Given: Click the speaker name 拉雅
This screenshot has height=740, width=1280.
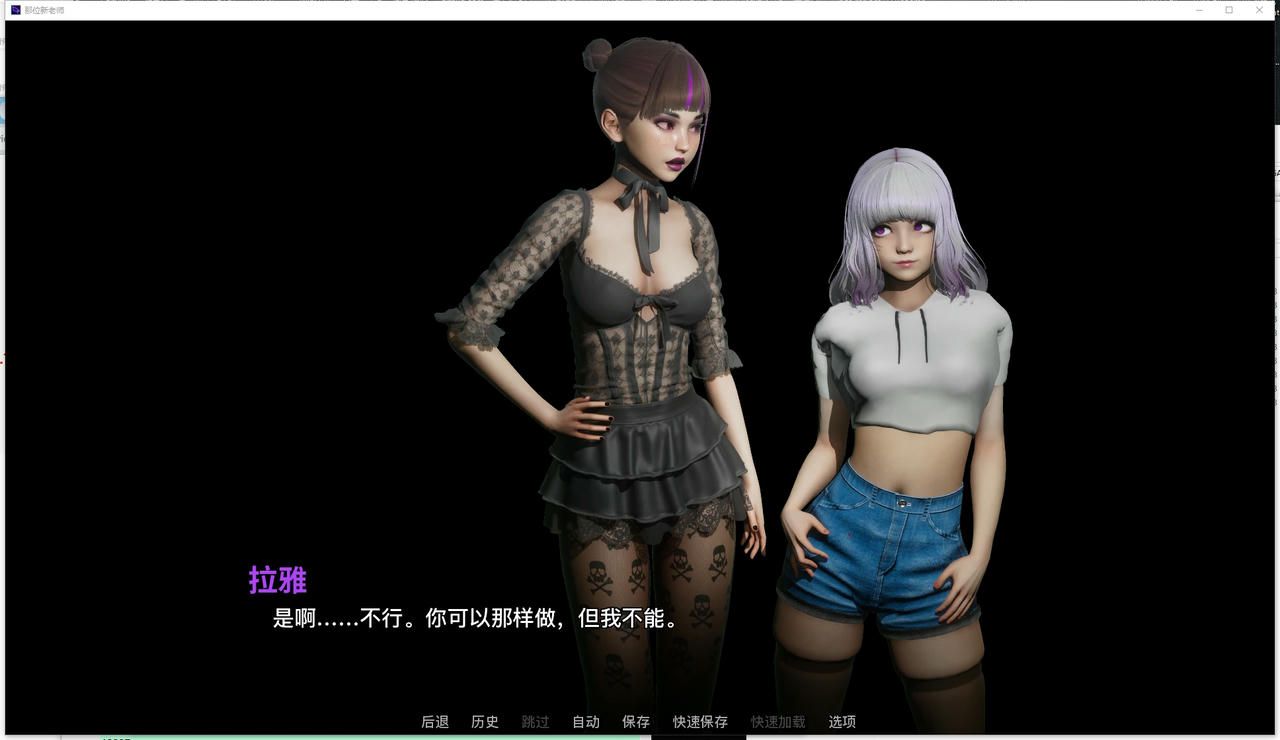Looking at the screenshot, I should [280, 581].
